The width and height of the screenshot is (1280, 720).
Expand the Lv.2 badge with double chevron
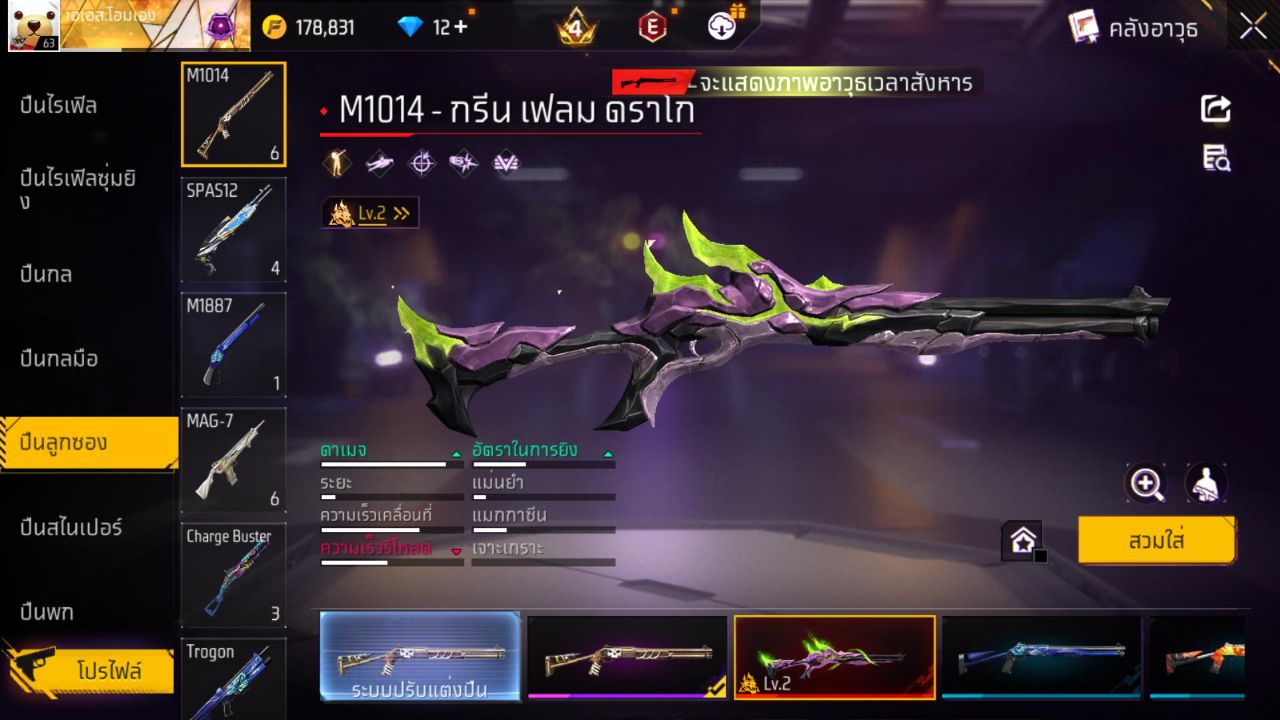[370, 211]
